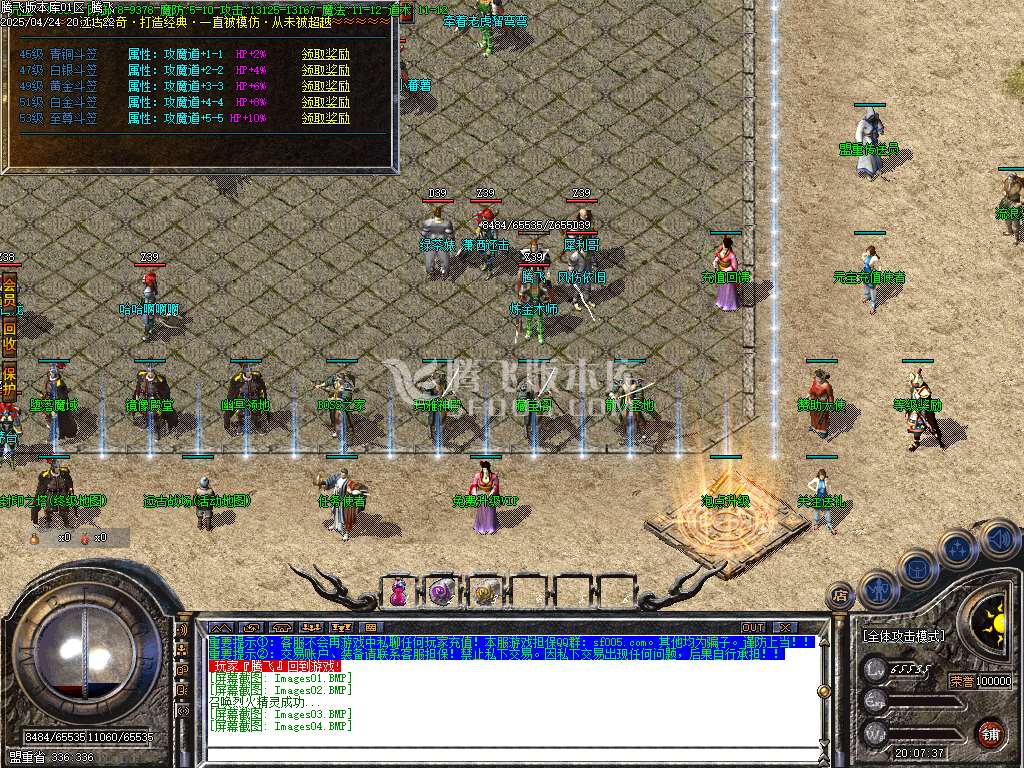Switch the 全体攻击模式 attack mode
The width and height of the screenshot is (1024, 768).
(x=903, y=636)
